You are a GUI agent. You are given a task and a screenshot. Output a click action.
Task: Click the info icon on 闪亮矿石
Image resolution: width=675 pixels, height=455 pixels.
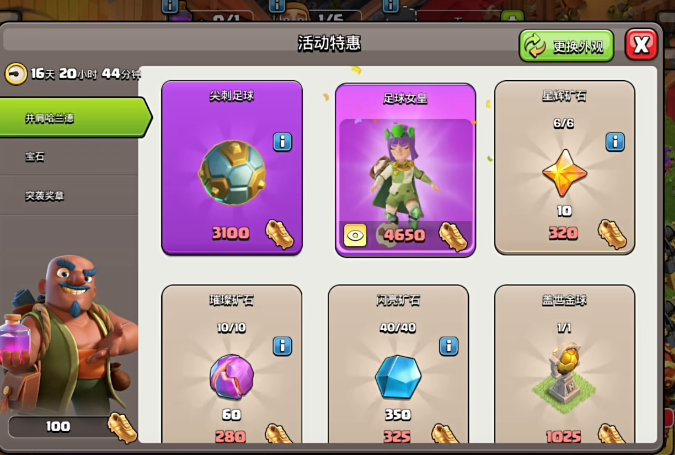point(449,346)
